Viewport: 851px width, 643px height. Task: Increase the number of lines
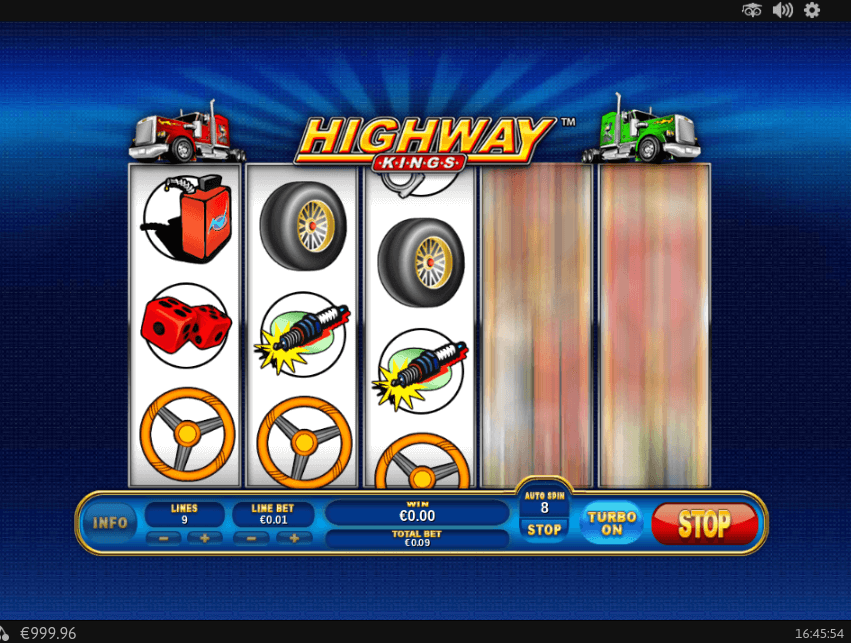[x=205, y=538]
